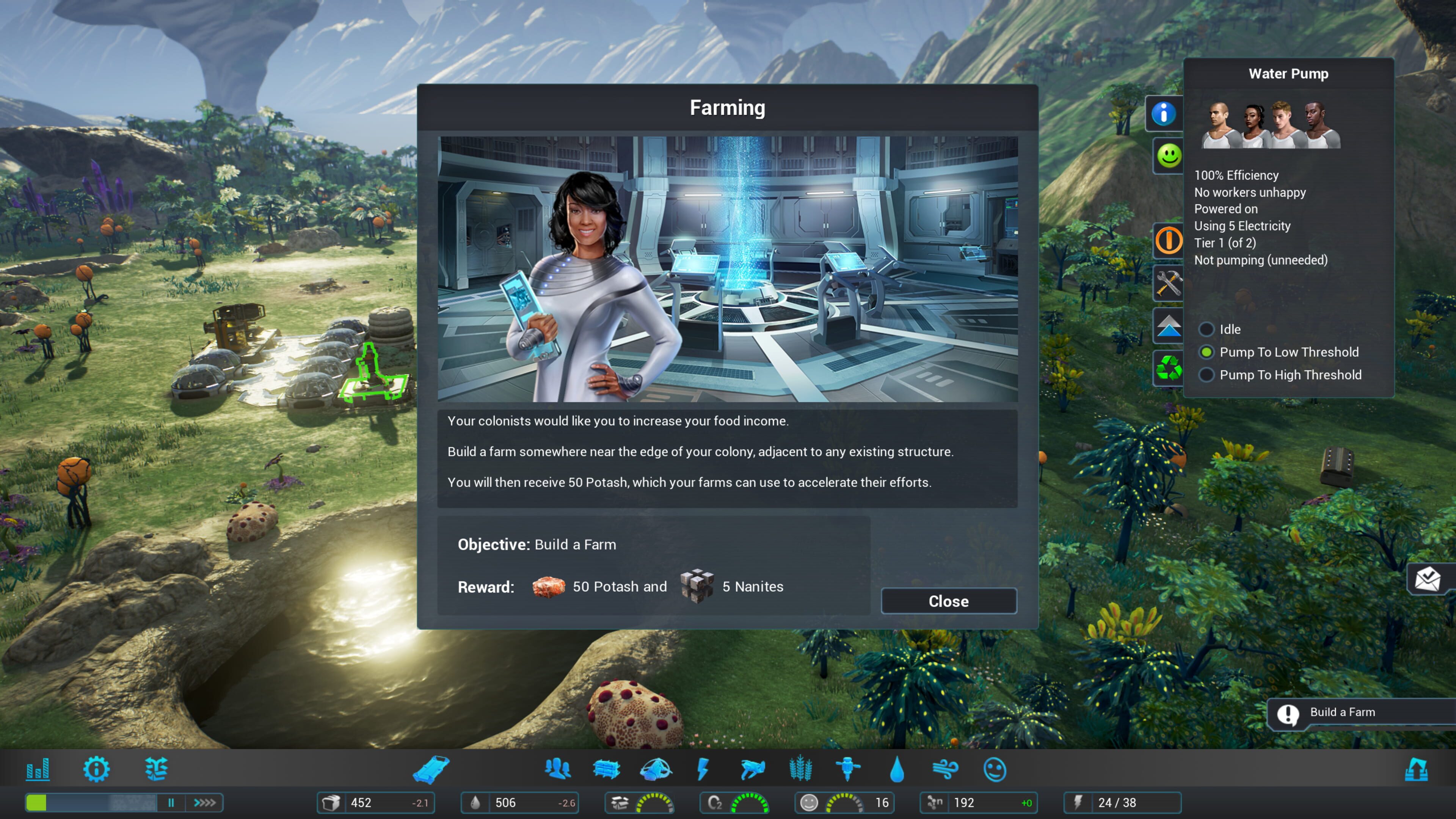Enable Pump To High Threshold option
The height and width of the screenshot is (819, 1456).
point(1207,375)
